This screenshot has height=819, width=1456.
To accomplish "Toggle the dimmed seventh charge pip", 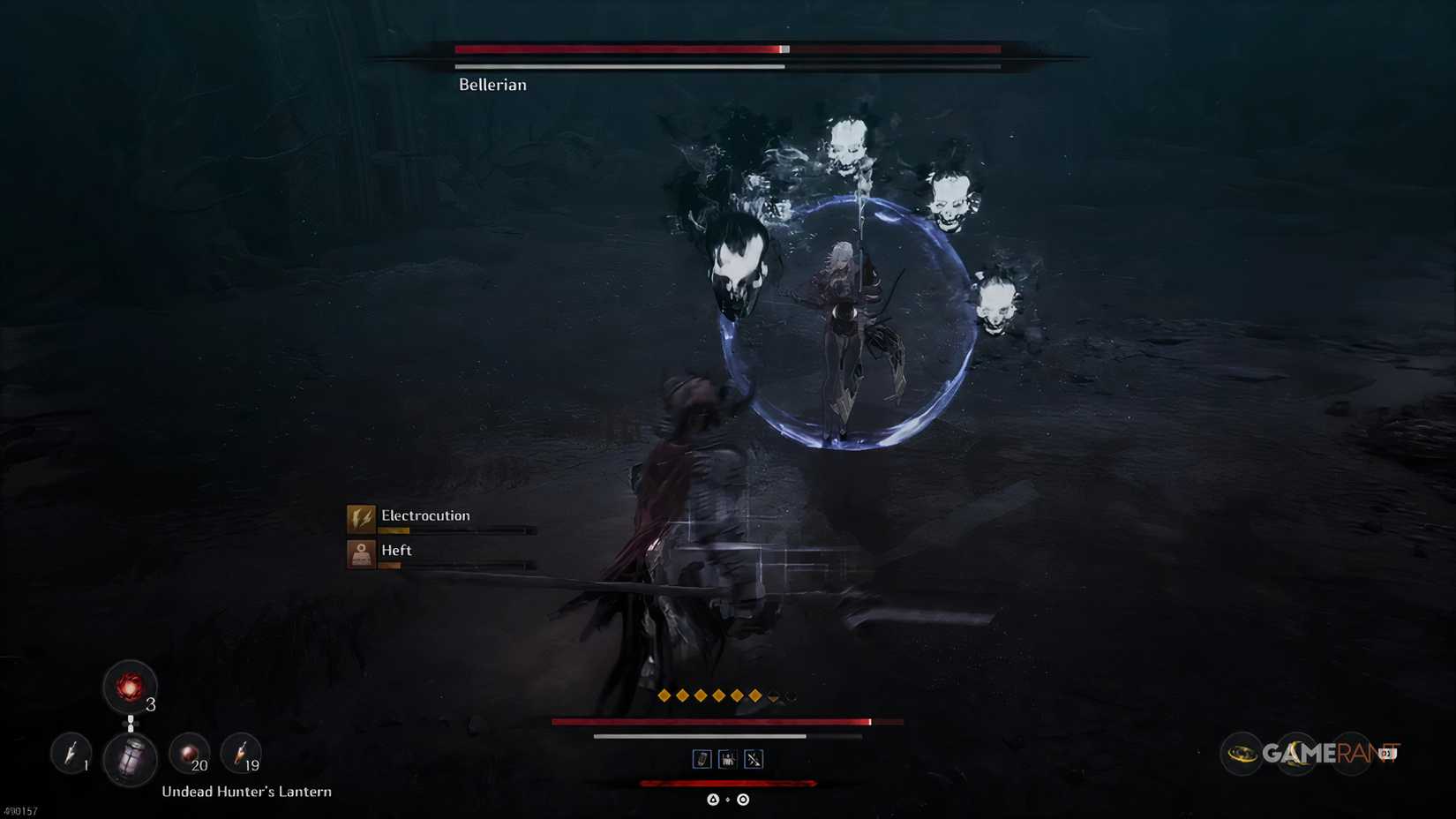I will coord(773,696).
